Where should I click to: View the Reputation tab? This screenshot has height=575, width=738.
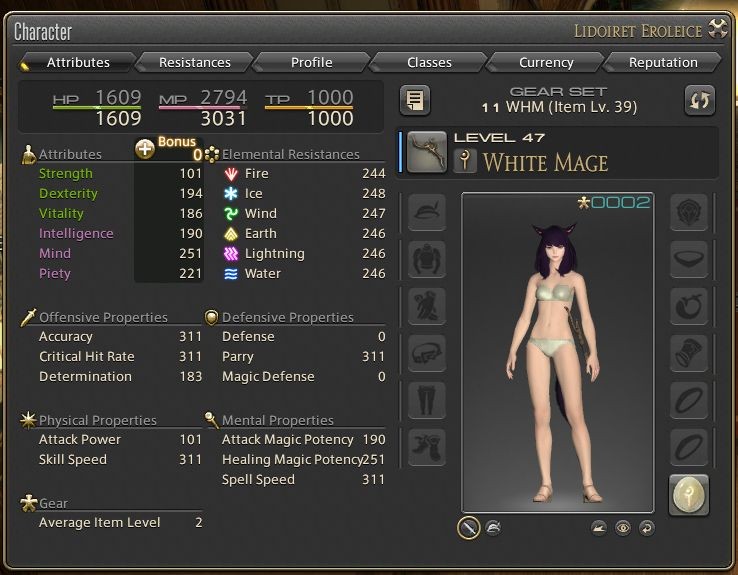click(663, 62)
